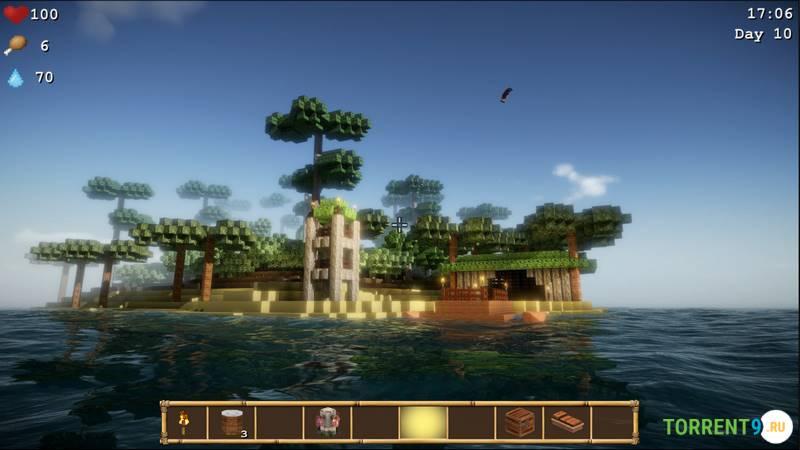Click the highlighted yellow hotbar slot
Image resolution: width=800 pixels, height=450 pixels.
pos(423,423)
